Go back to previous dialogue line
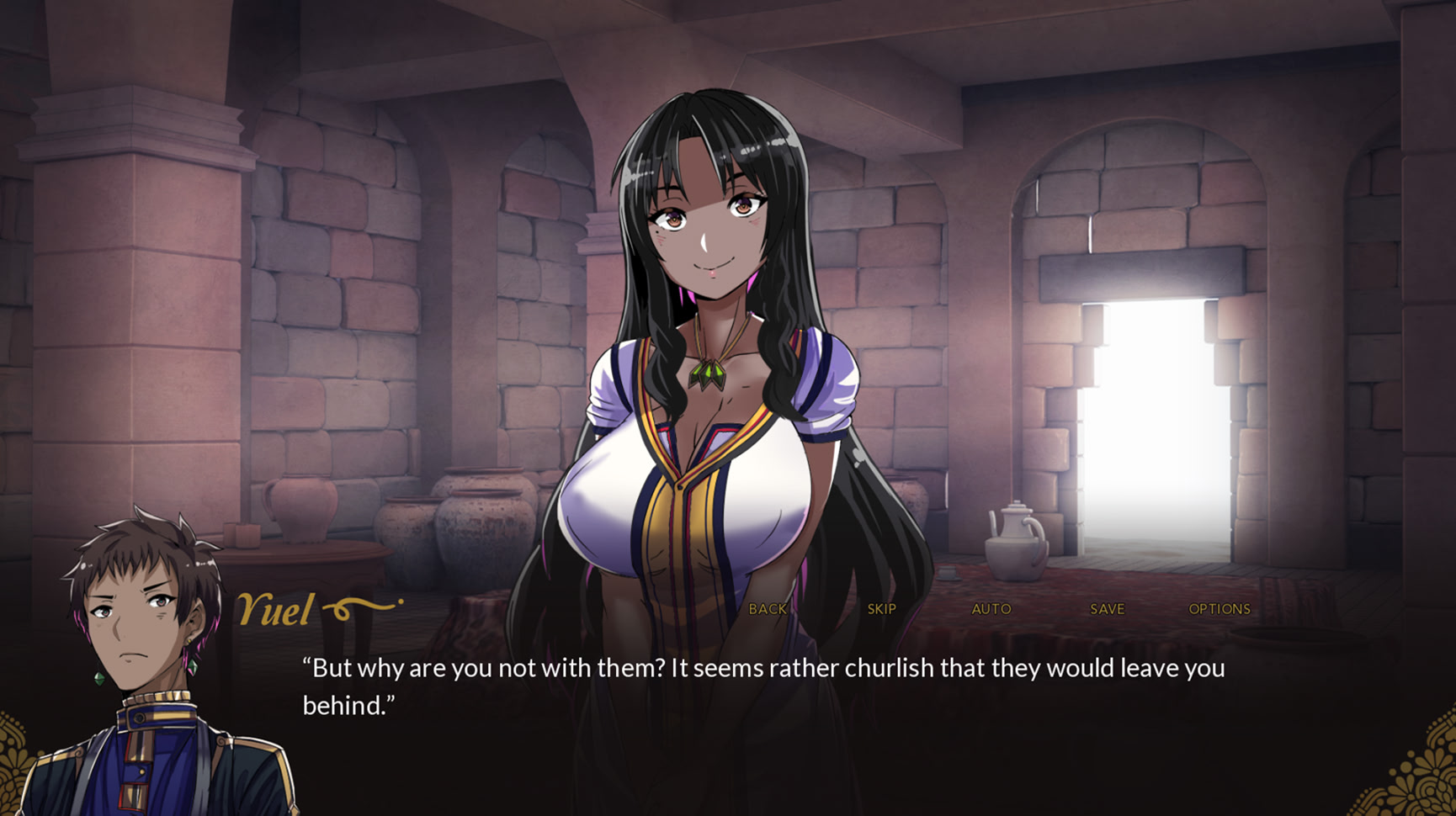 [x=768, y=609]
